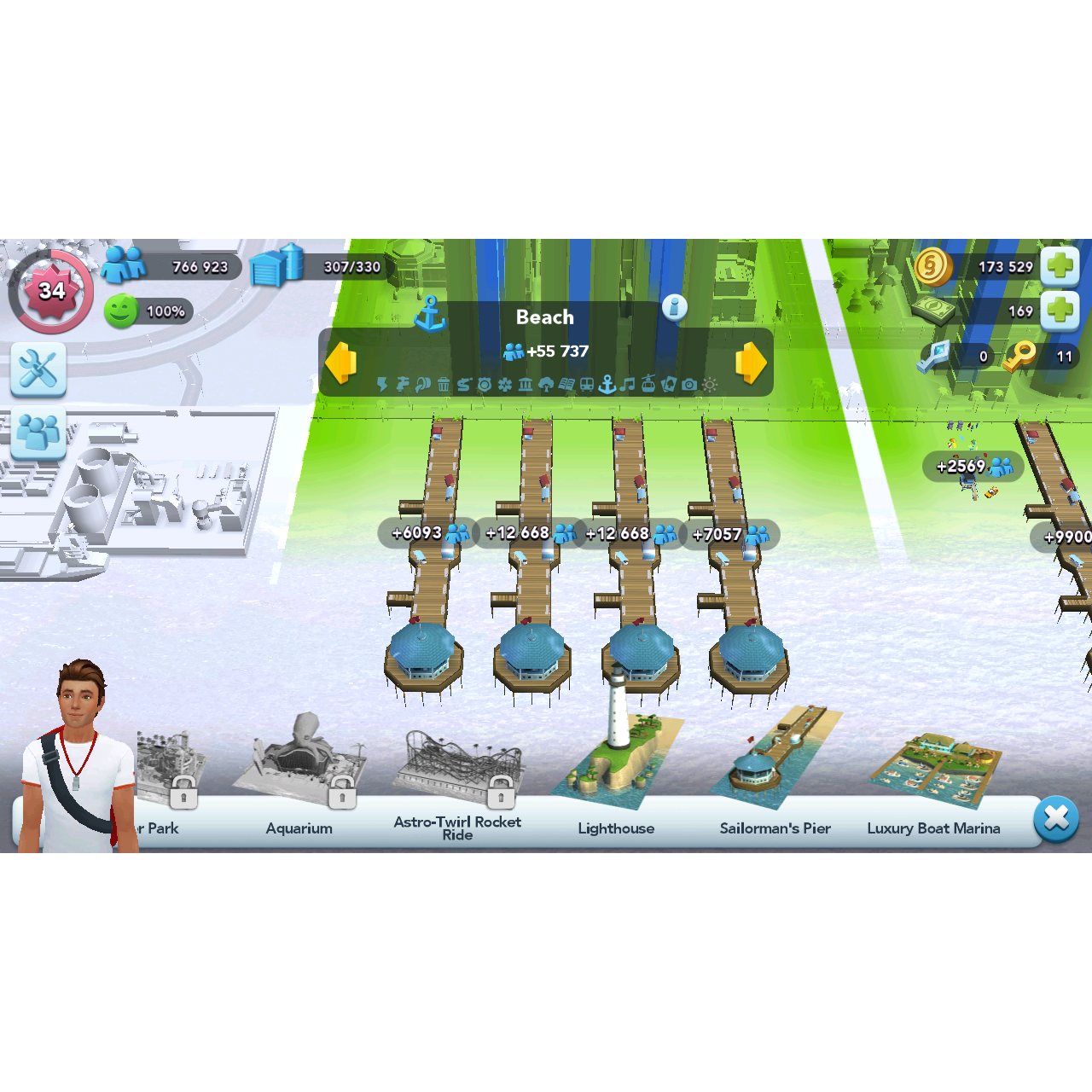Select the water faucet services icon
1092x1092 pixels.
403,385
